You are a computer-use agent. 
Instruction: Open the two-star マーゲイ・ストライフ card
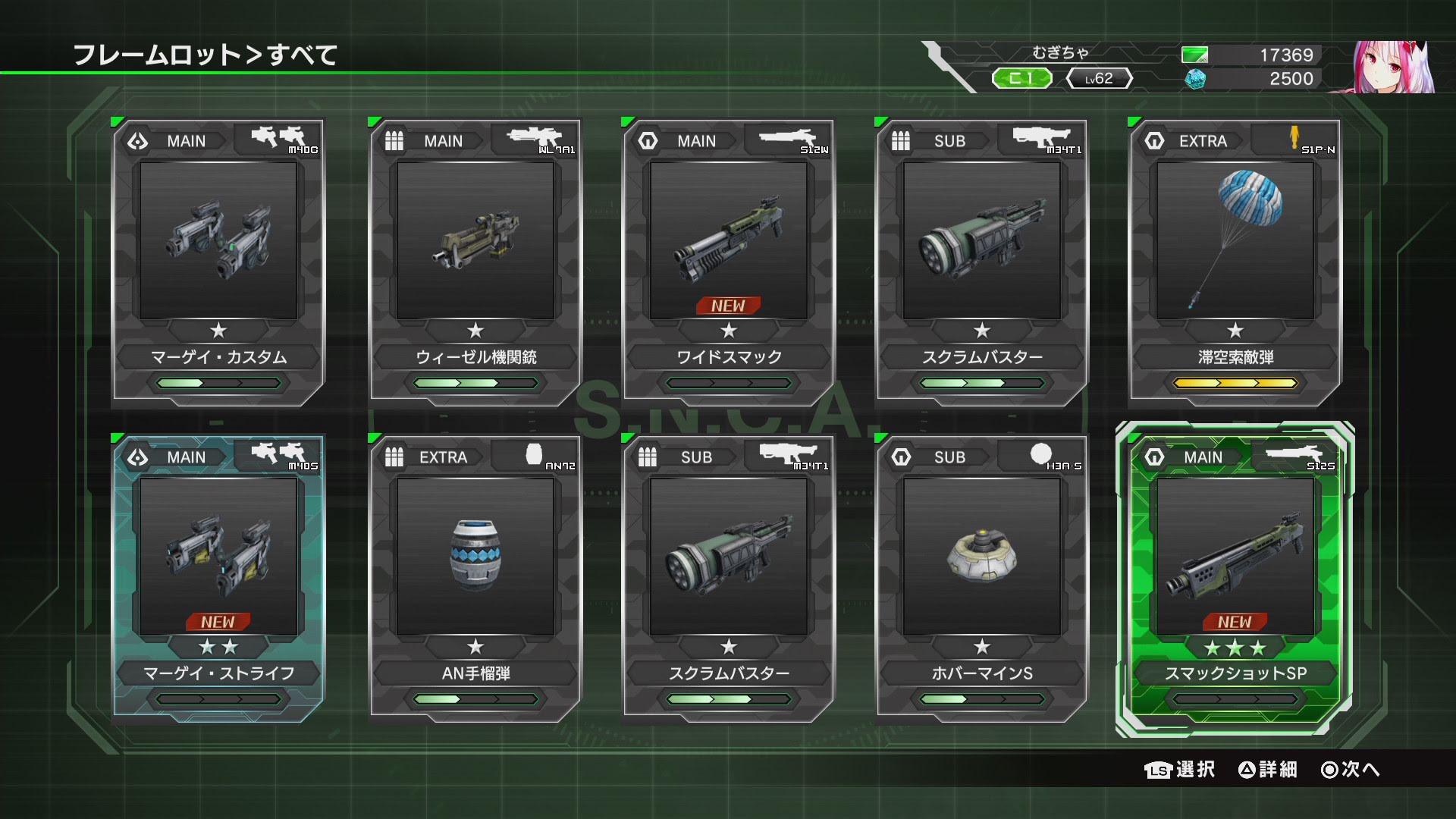tap(218, 578)
